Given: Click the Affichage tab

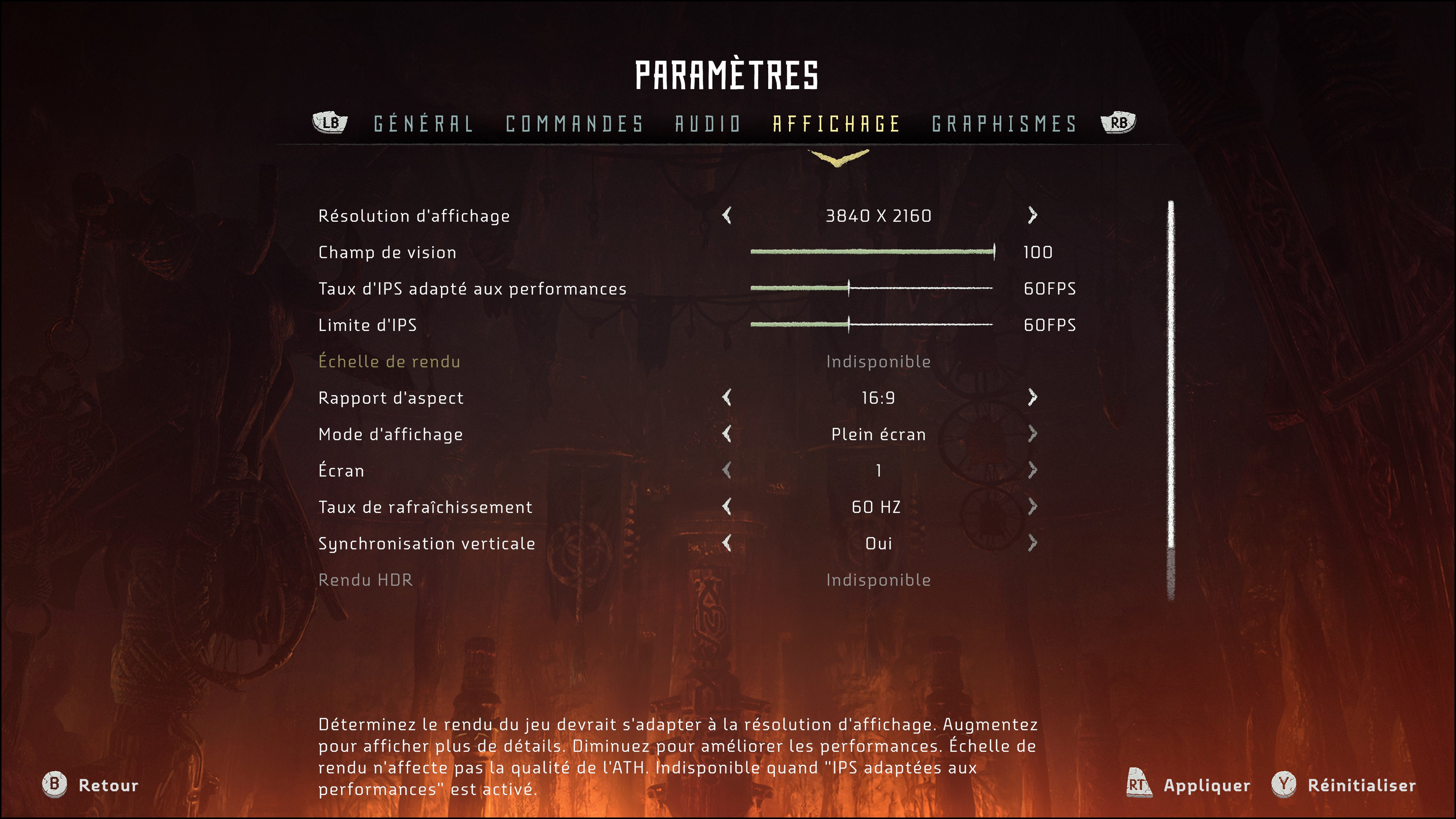Looking at the screenshot, I should coord(836,124).
